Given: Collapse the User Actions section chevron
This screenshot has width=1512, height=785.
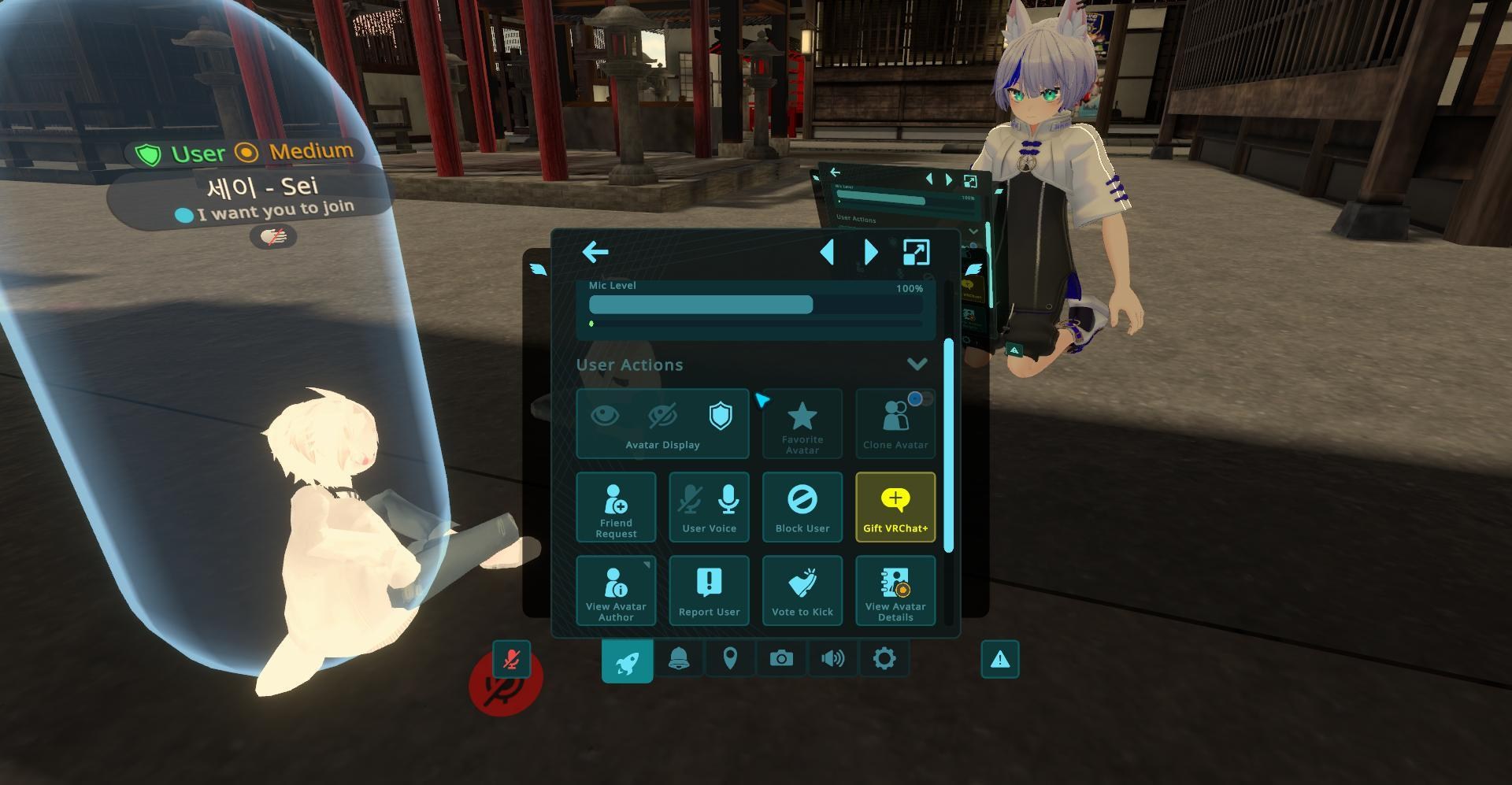Looking at the screenshot, I should [916, 364].
